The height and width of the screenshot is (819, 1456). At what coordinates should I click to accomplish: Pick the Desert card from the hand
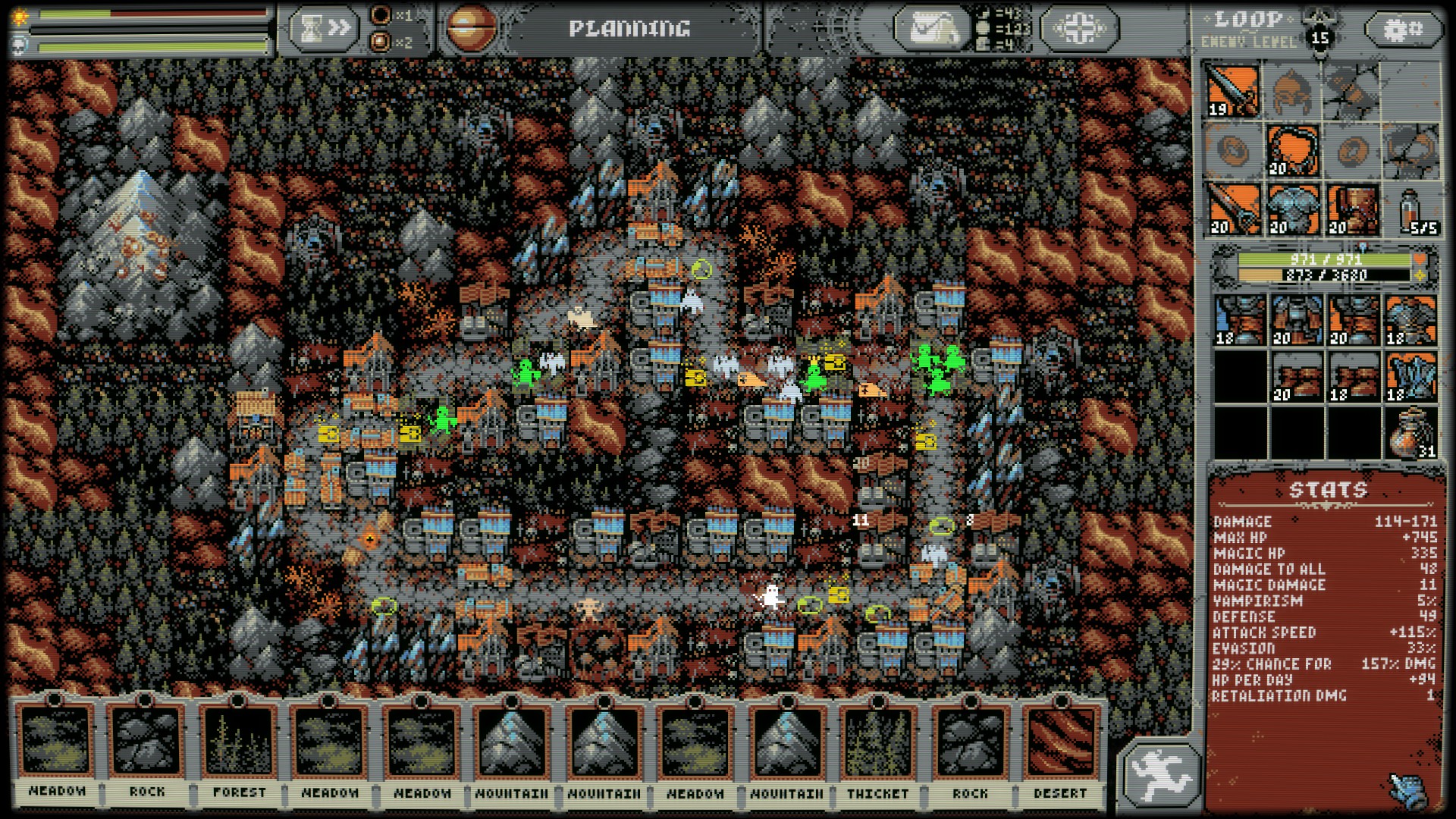(1060, 748)
